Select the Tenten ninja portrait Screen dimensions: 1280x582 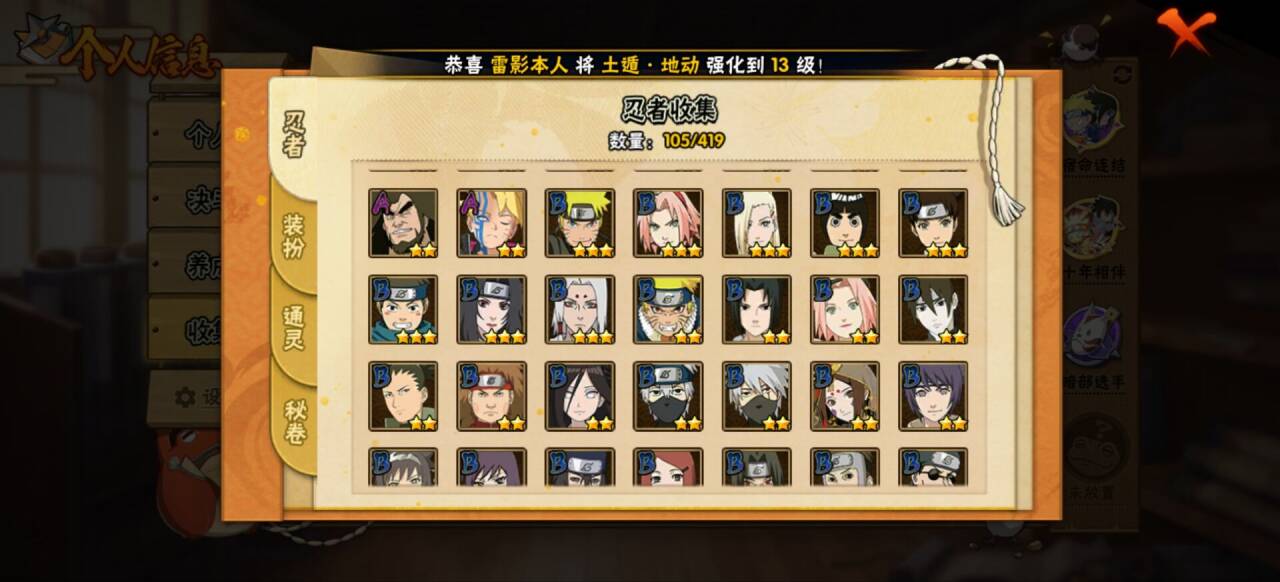point(933,223)
